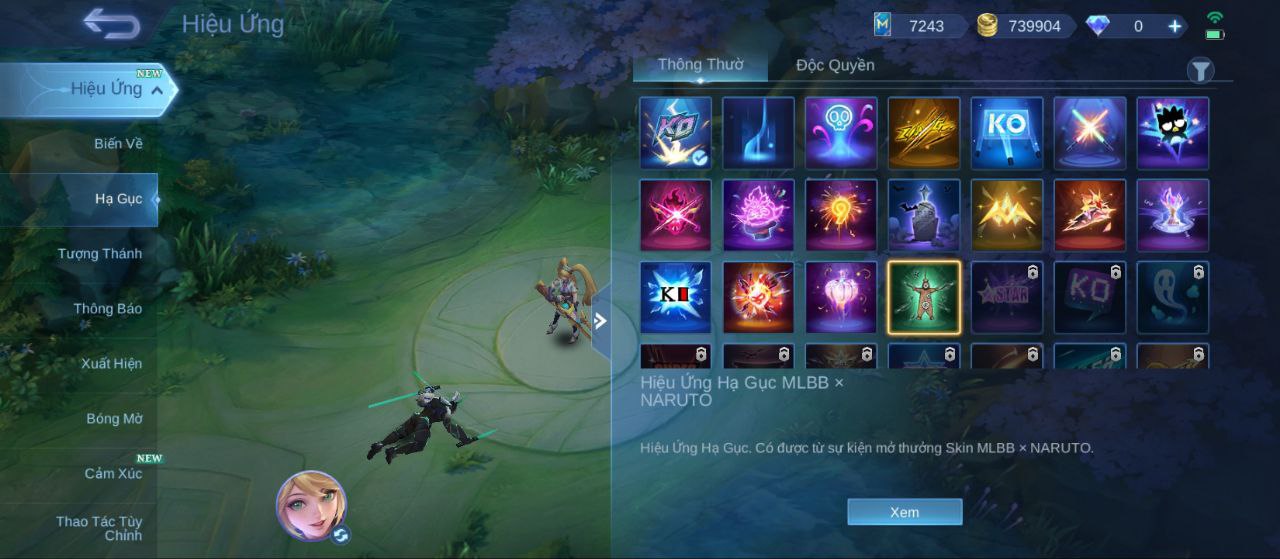Select the Hạ Gục category
The image size is (1280, 559).
pyautogui.click(x=118, y=199)
